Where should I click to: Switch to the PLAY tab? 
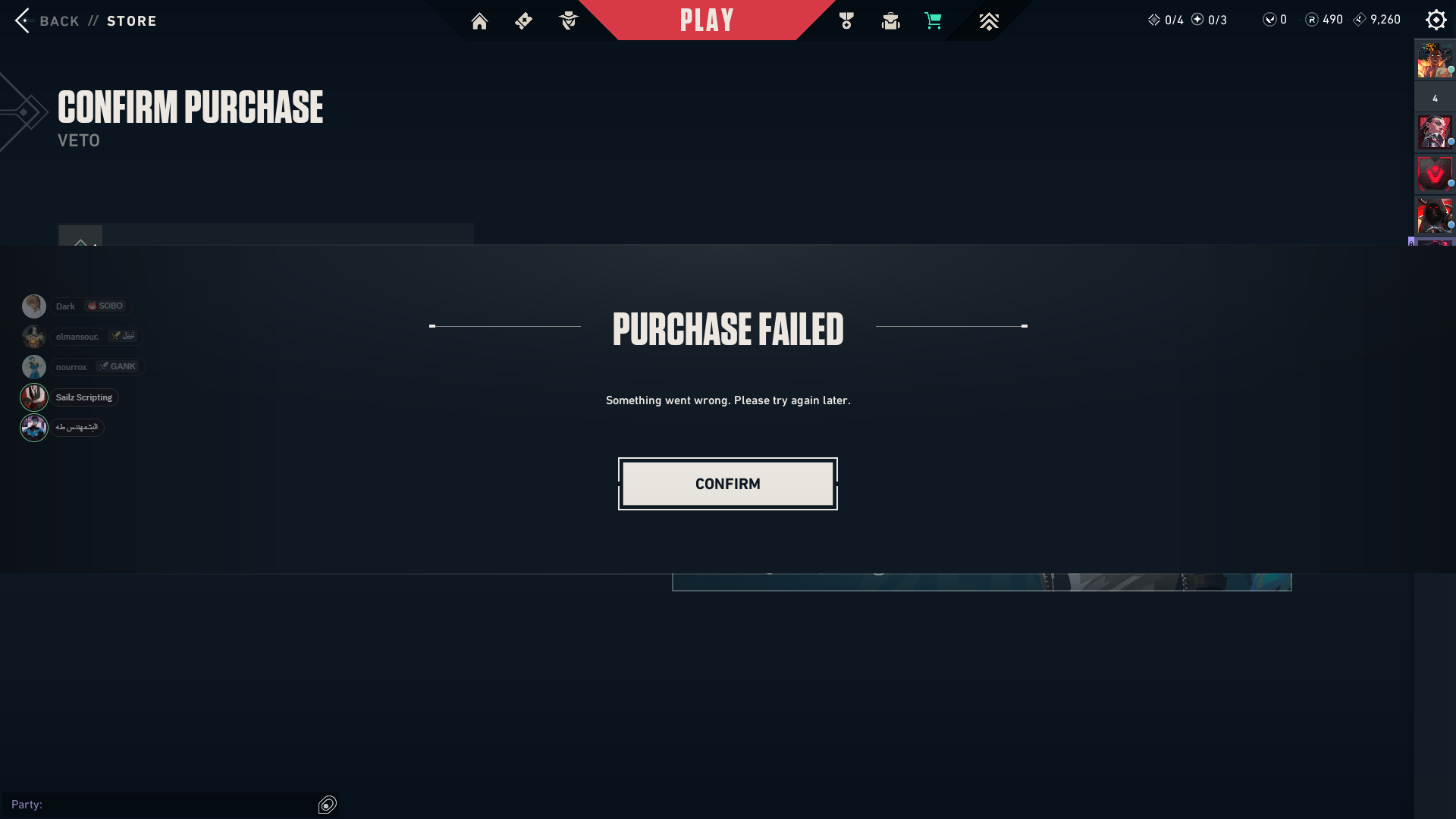click(x=707, y=20)
